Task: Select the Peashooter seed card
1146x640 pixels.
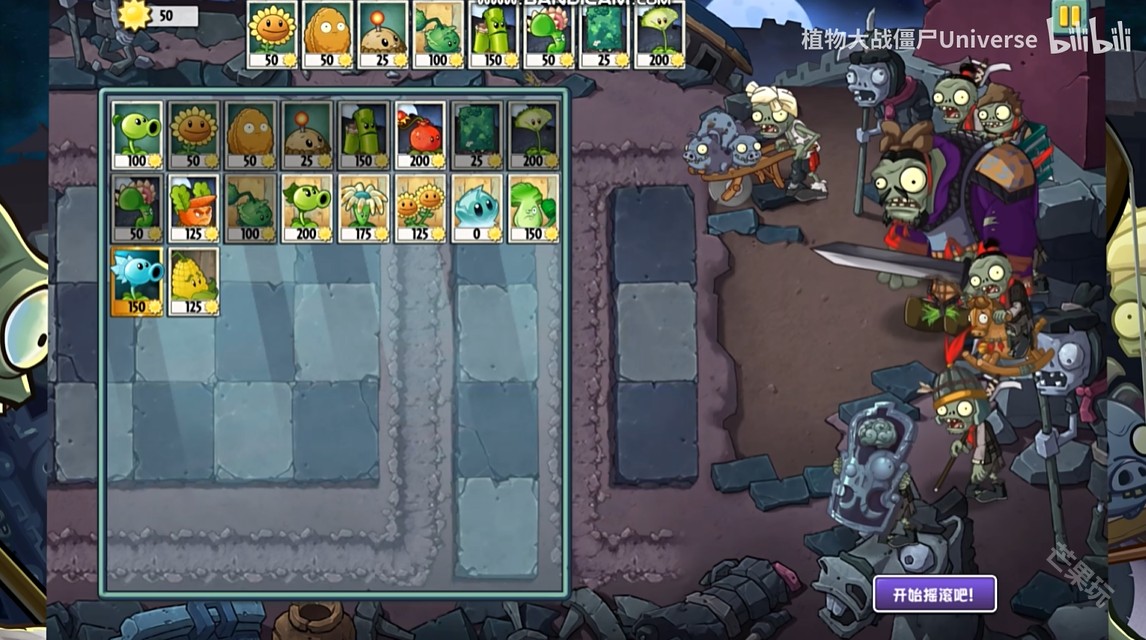Action: 137,134
